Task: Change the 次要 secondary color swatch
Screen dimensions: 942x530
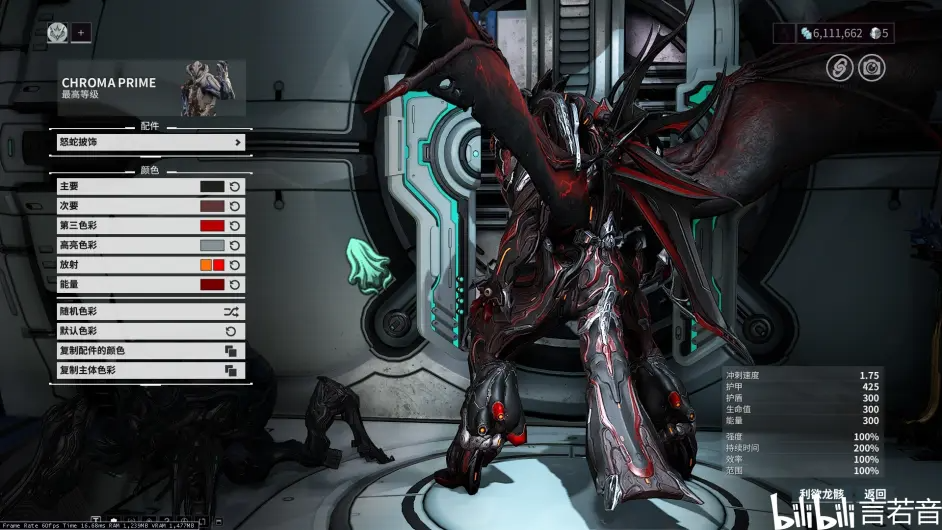Action: [x=212, y=206]
